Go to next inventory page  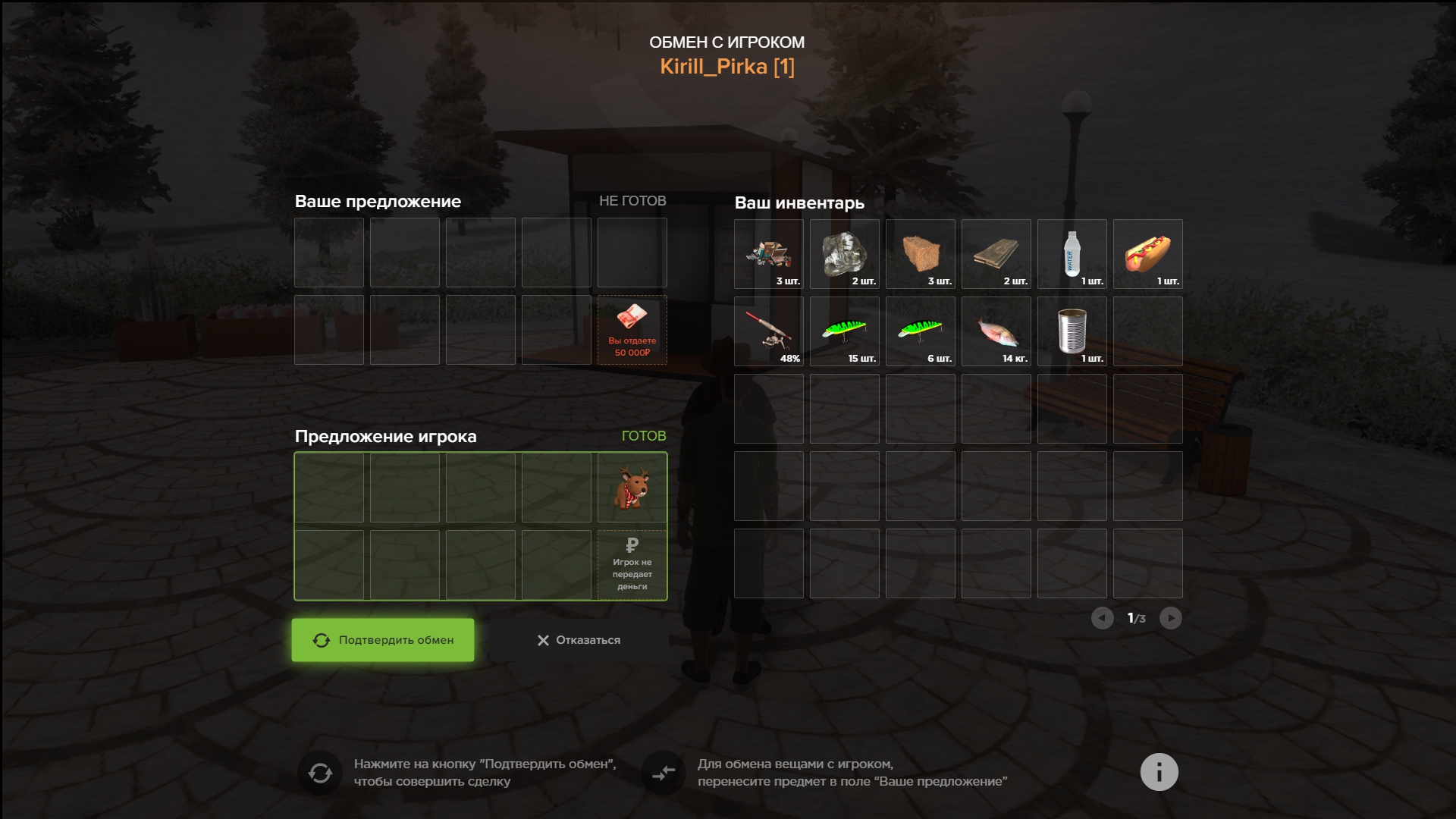click(x=1170, y=618)
